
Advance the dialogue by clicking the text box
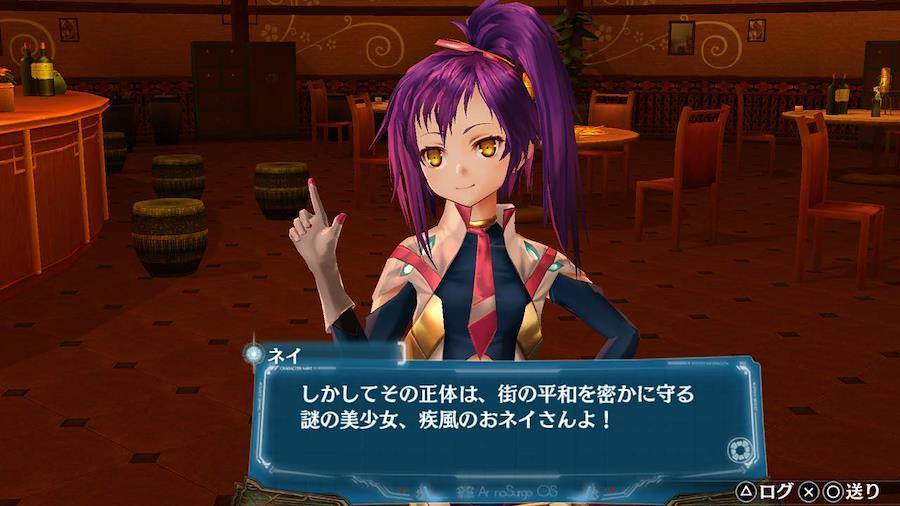pos(500,410)
